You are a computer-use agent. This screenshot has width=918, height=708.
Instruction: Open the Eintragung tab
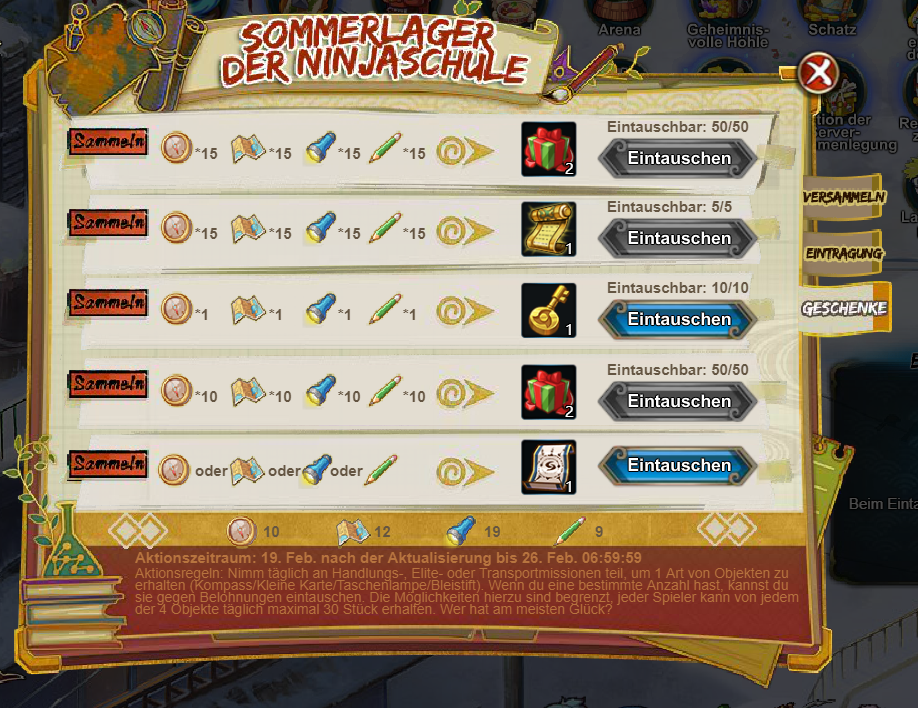844,253
